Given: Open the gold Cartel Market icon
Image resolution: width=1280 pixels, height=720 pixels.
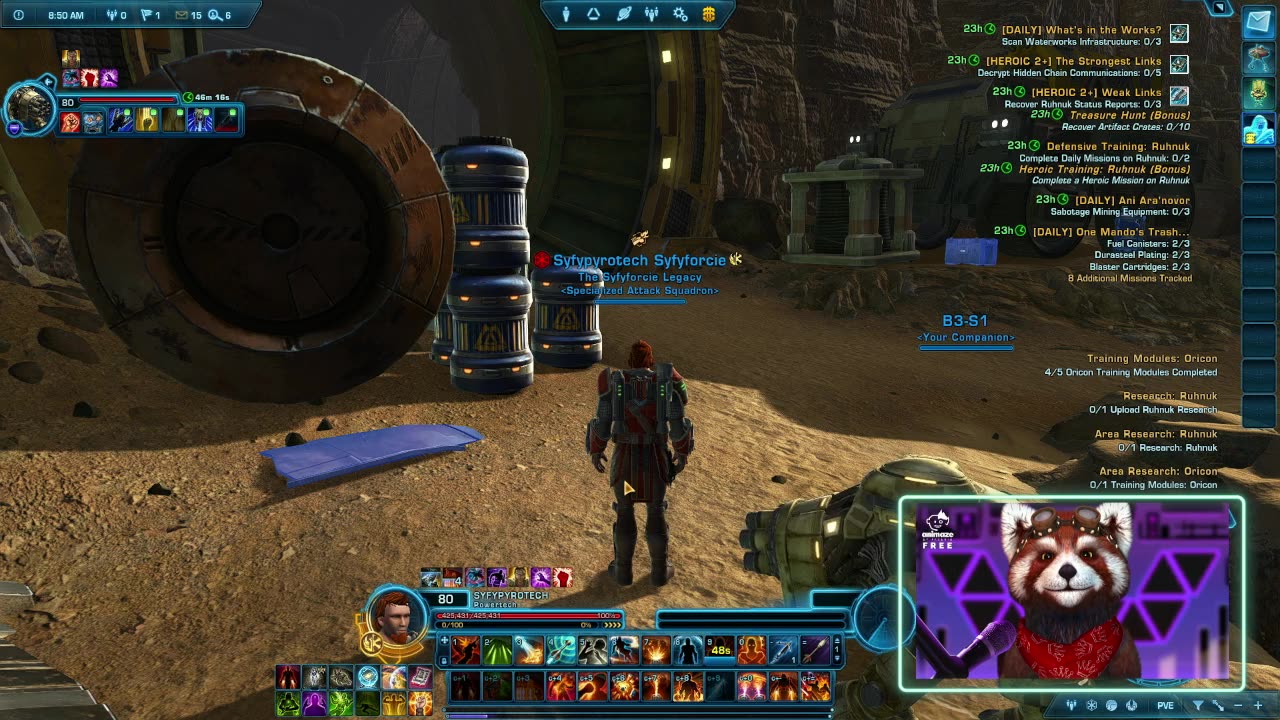Looking at the screenshot, I should [709, 14].
